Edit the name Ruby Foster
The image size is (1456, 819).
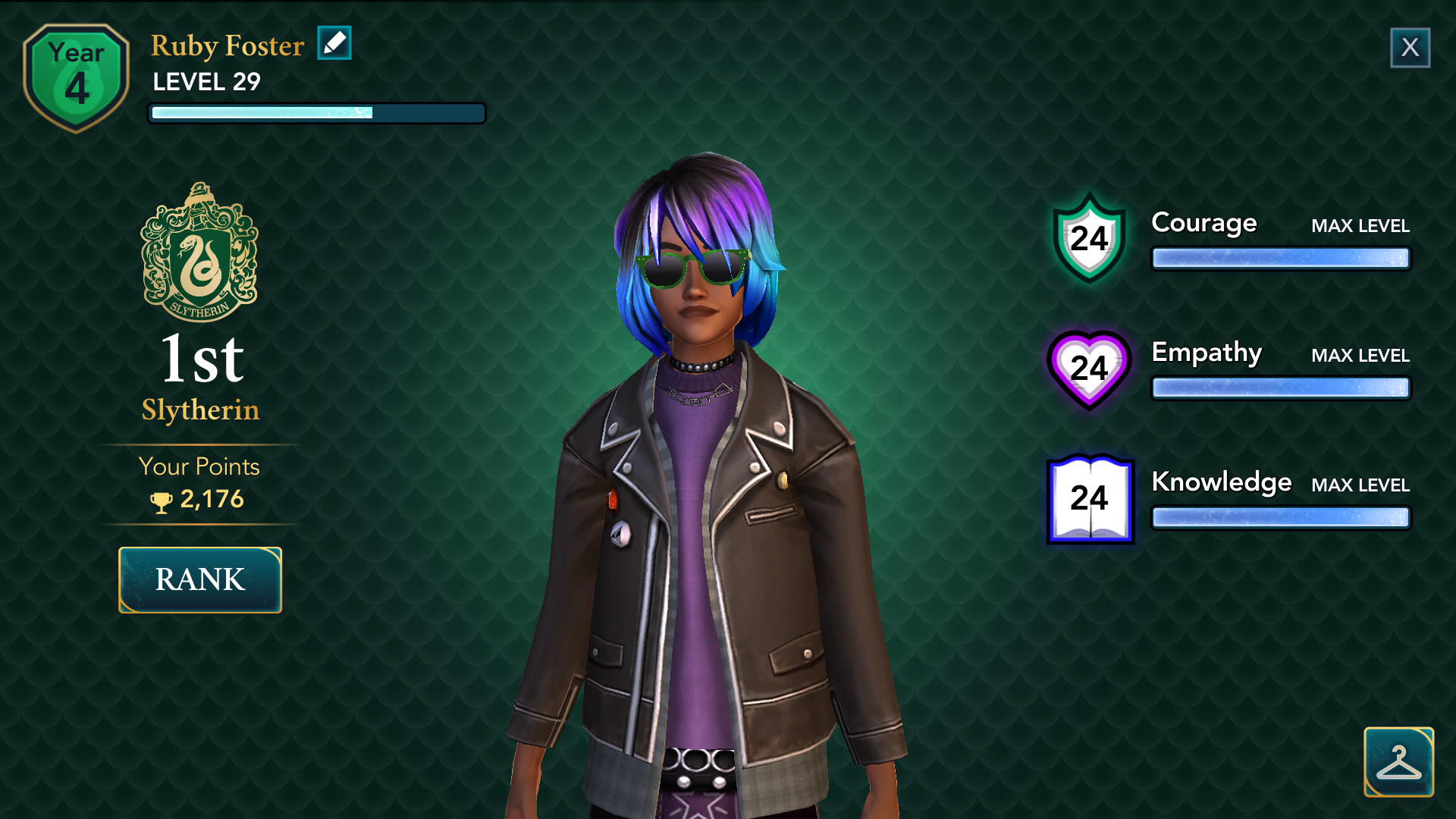[x=334, y=43]
